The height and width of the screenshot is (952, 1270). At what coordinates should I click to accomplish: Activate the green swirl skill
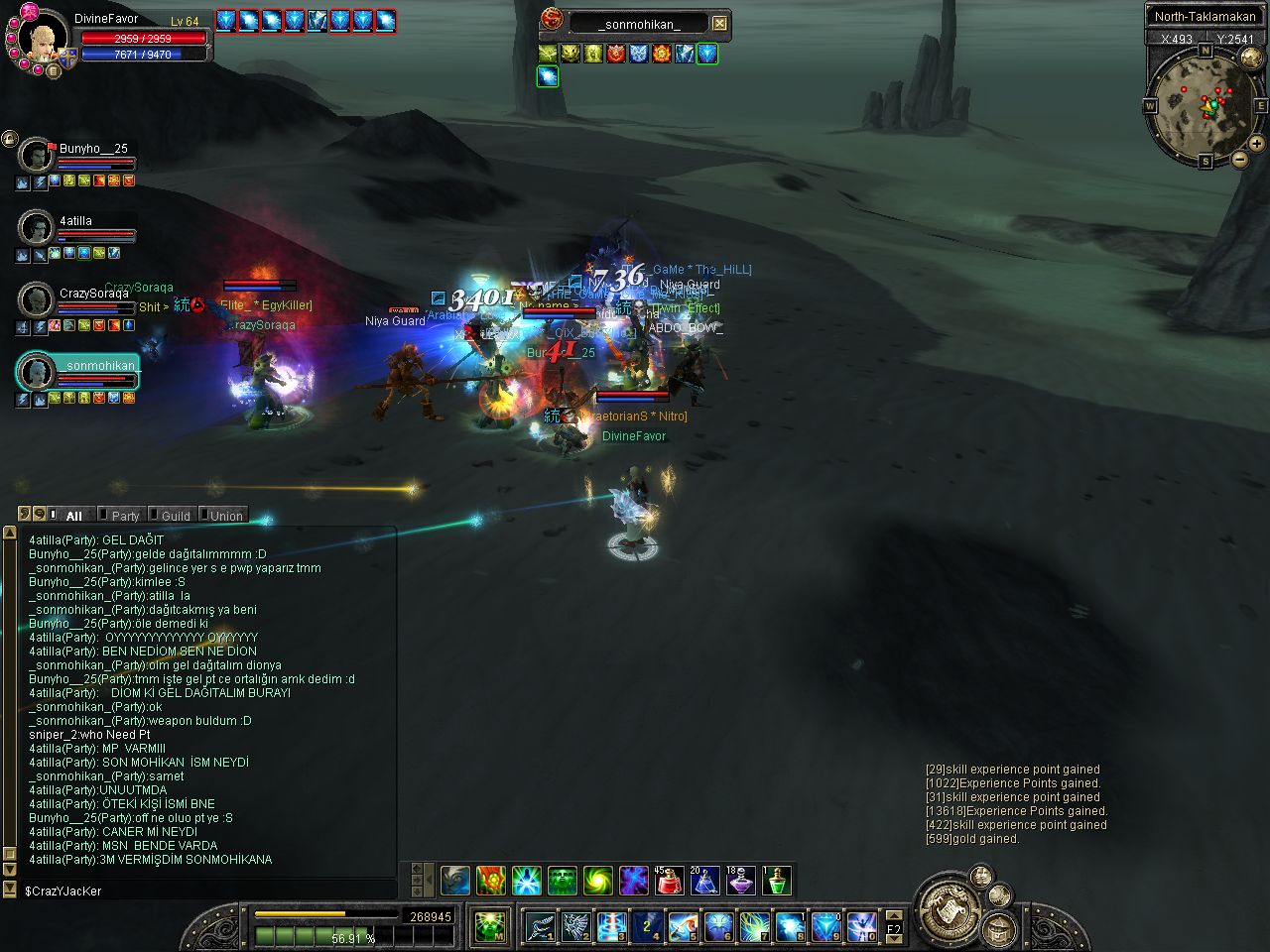click(598, 880)
